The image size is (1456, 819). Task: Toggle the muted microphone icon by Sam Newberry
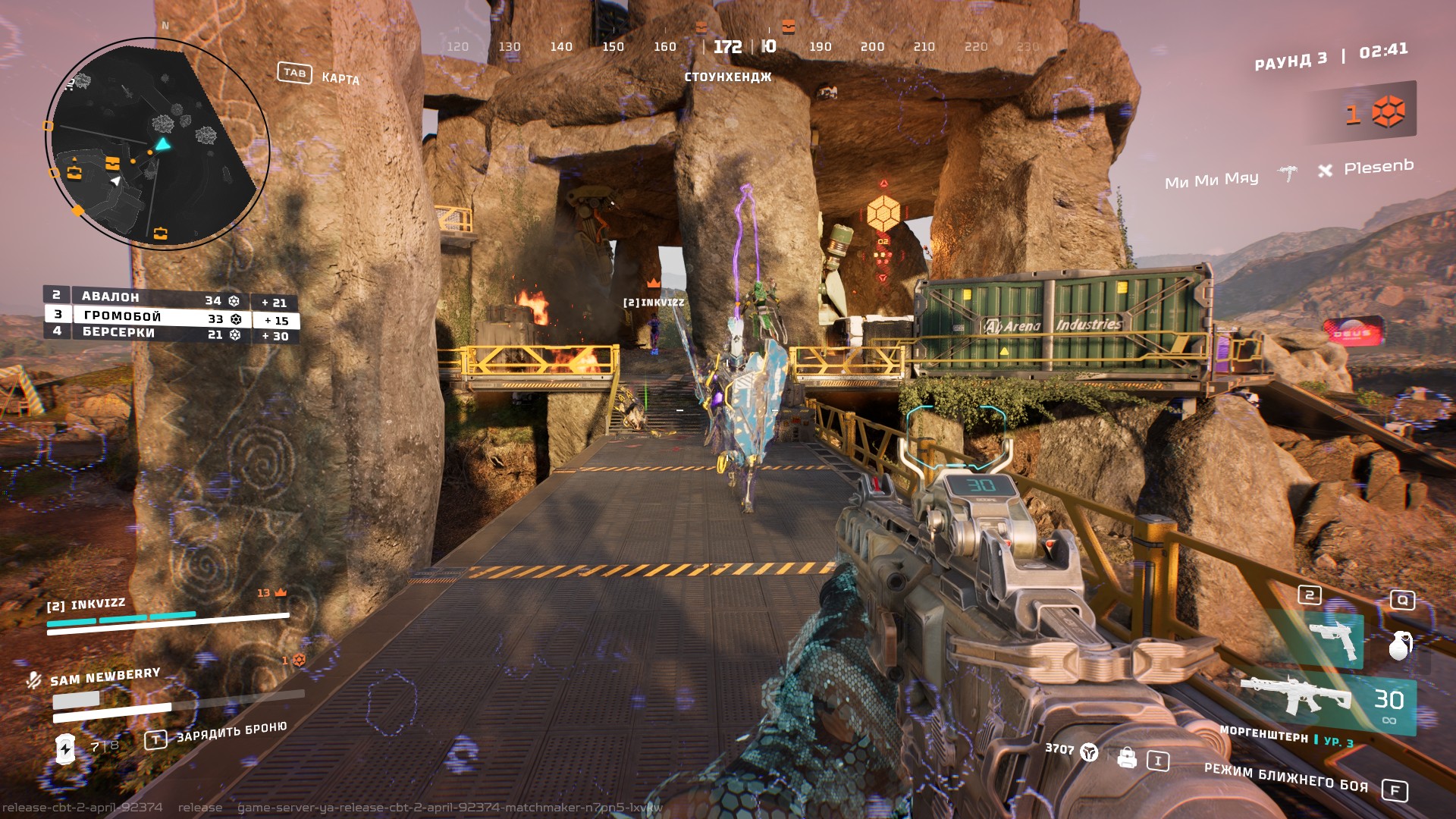[33, 679]
